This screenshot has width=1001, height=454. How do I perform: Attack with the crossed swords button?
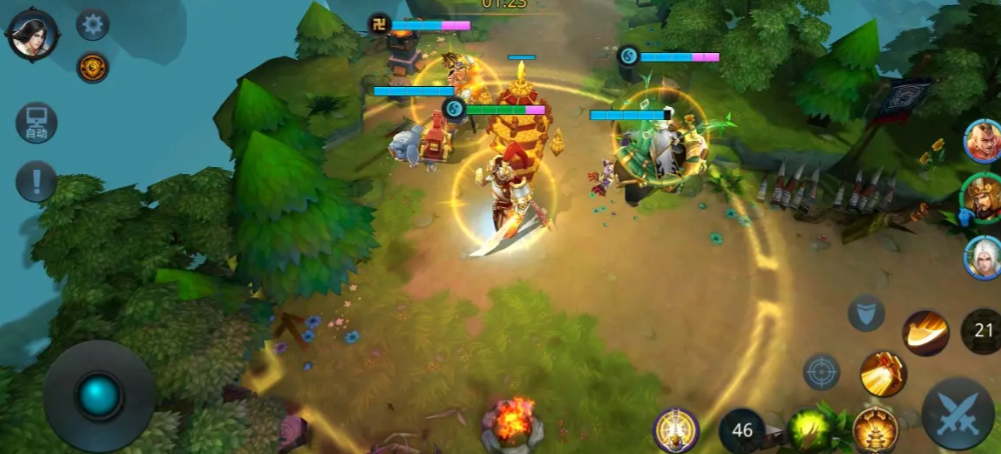click(x=957, y=413)
